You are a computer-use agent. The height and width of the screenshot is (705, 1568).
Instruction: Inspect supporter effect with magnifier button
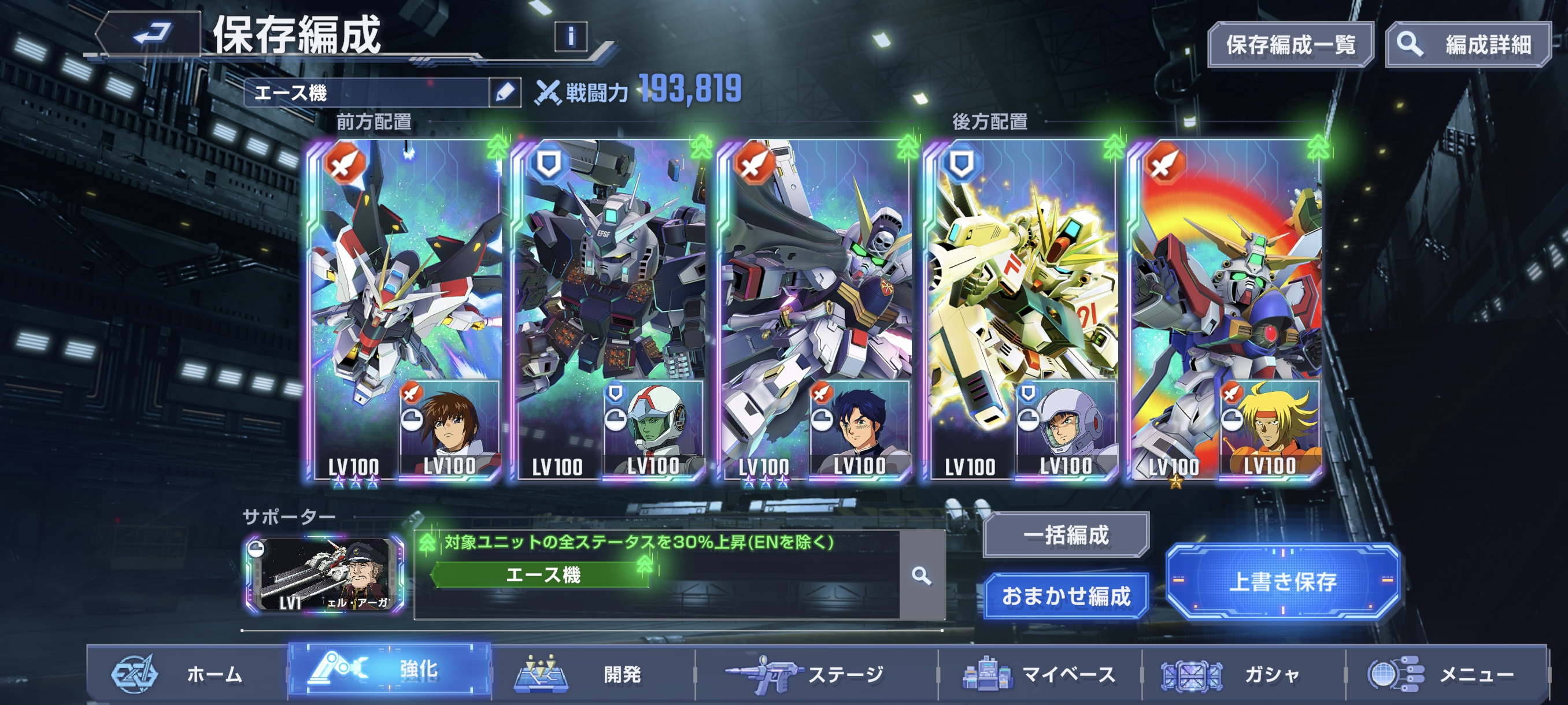click(x=922, y=576)
